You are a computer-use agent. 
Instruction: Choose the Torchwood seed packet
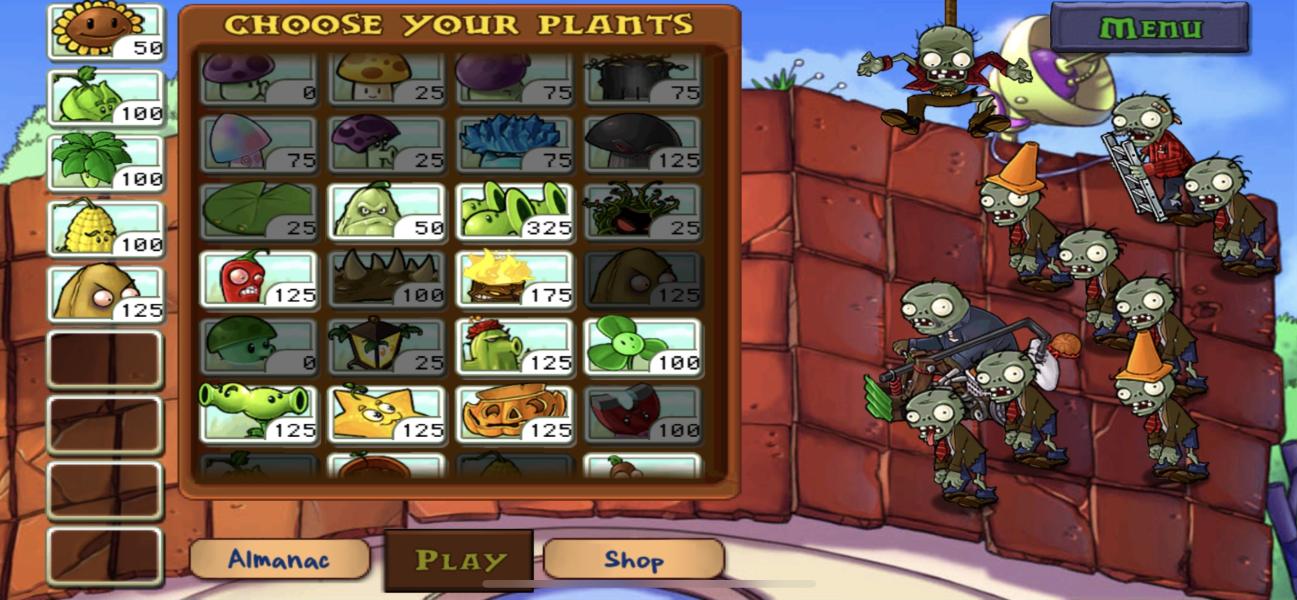point(515,278)
